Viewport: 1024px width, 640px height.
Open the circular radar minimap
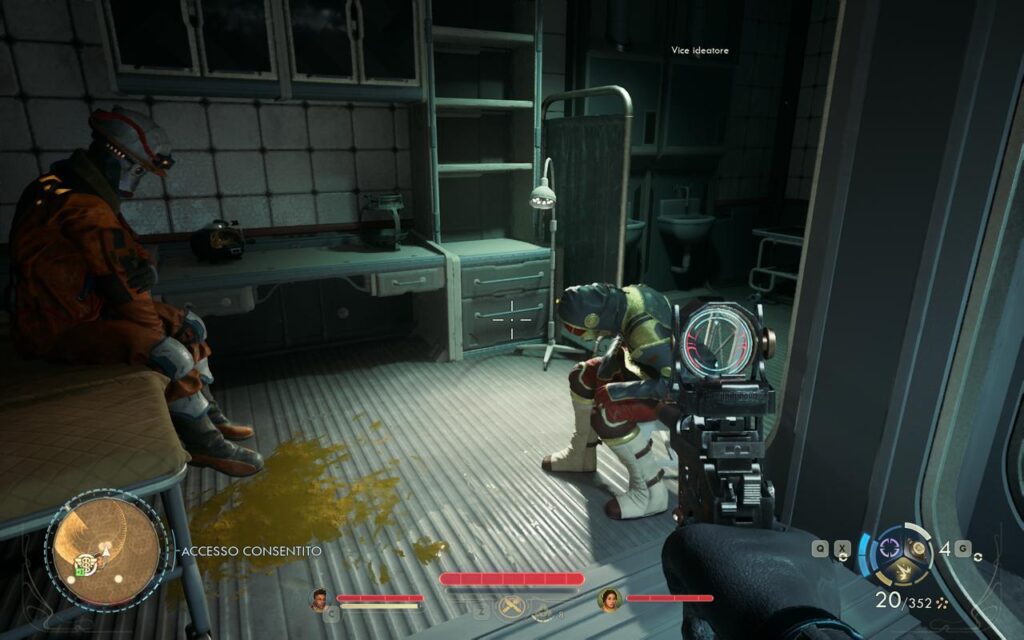point(106,548)
